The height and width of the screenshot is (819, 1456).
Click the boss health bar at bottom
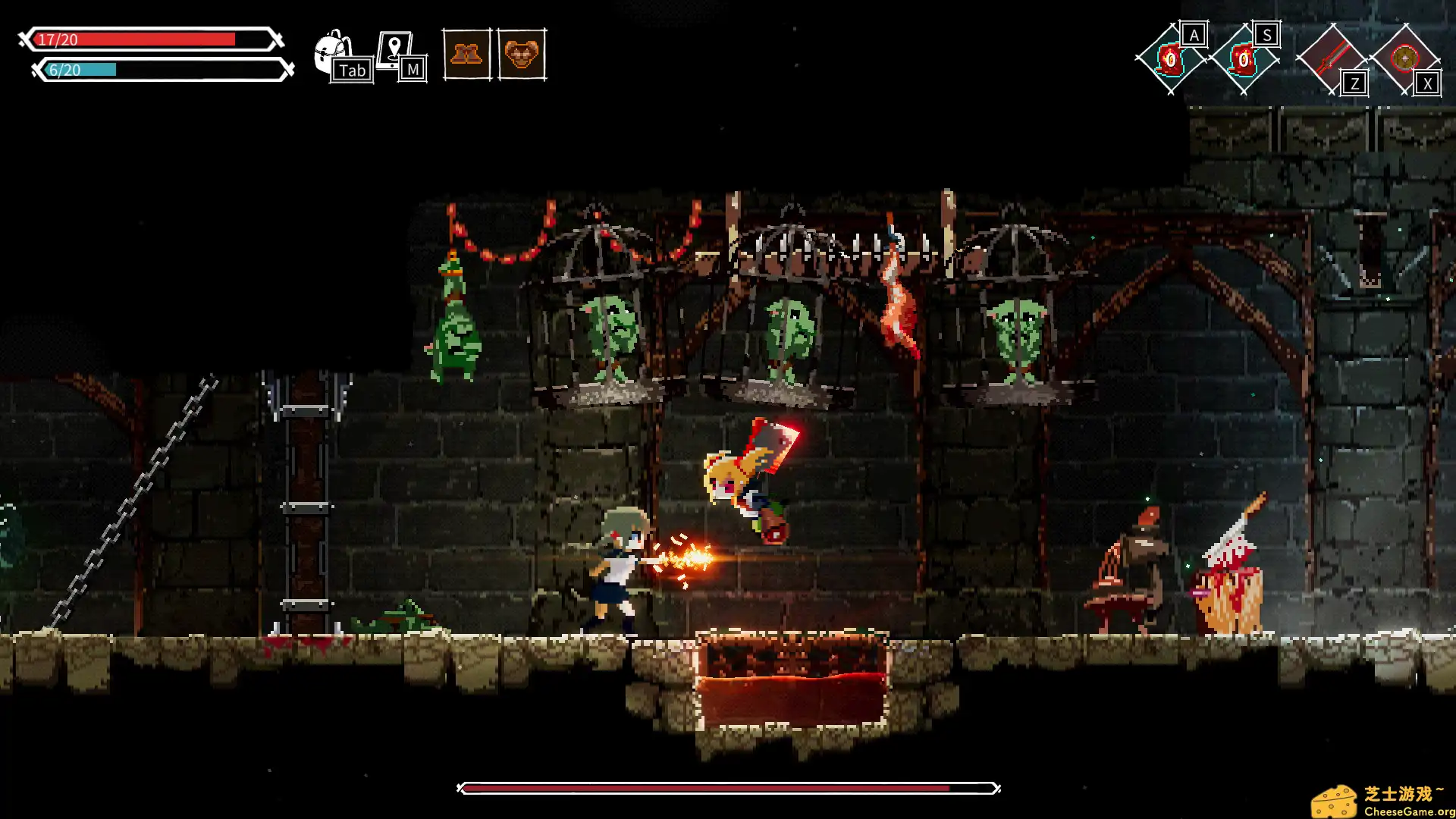point(728,789)
